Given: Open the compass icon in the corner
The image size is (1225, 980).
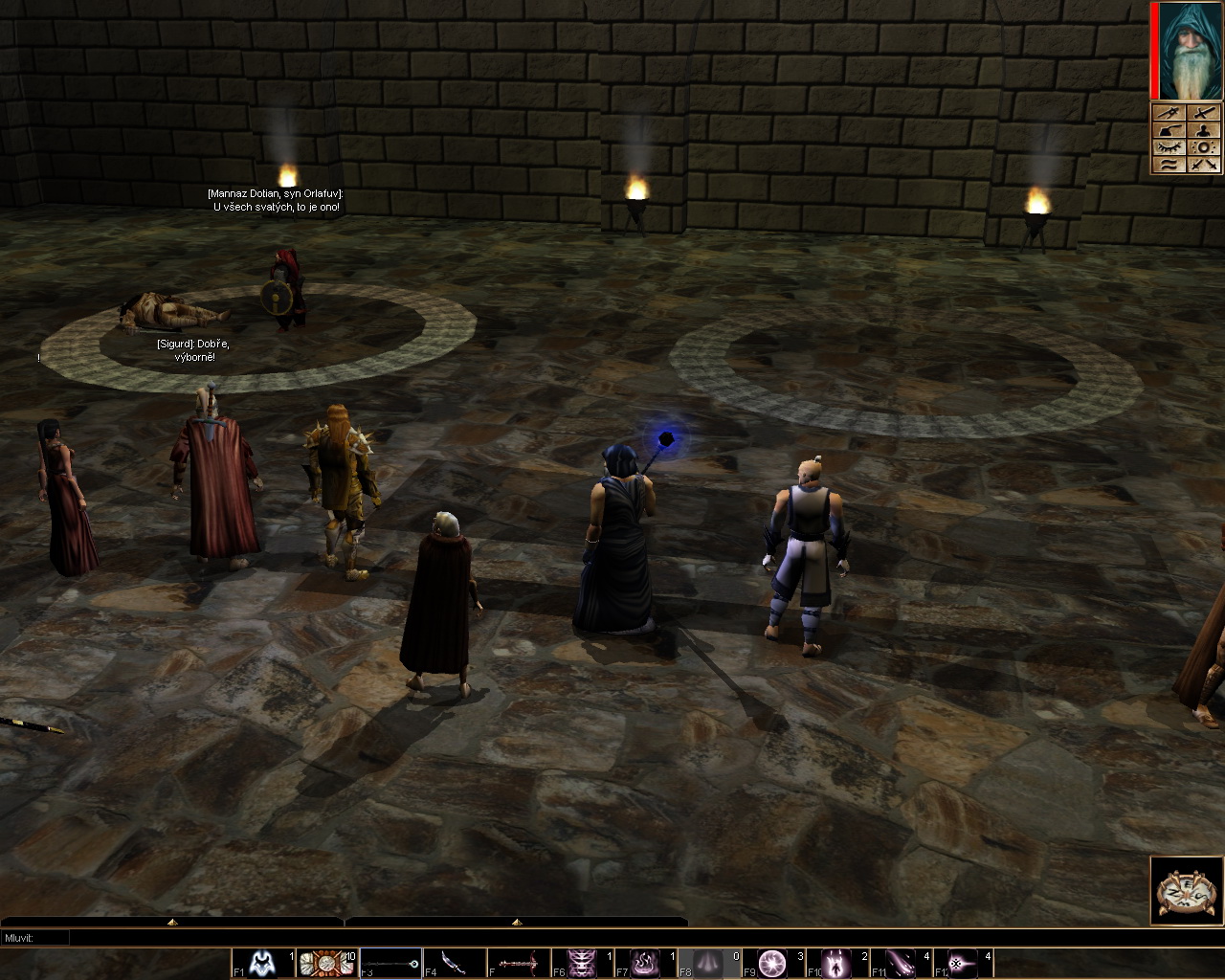Looking at the screenshot, I should tap(1187, 891).
